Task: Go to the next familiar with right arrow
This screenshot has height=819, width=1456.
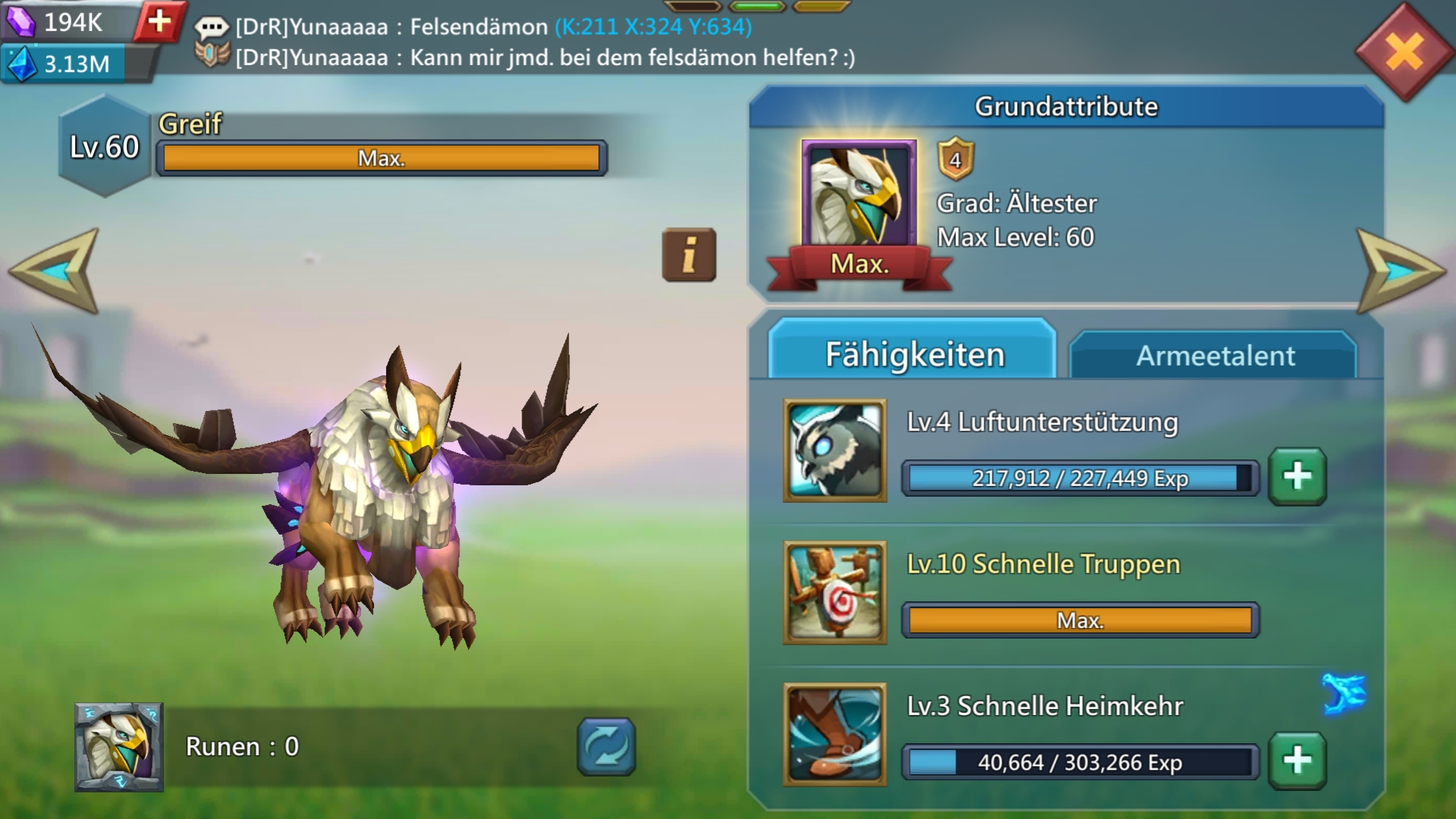Action: click(x=1398, y=271)
